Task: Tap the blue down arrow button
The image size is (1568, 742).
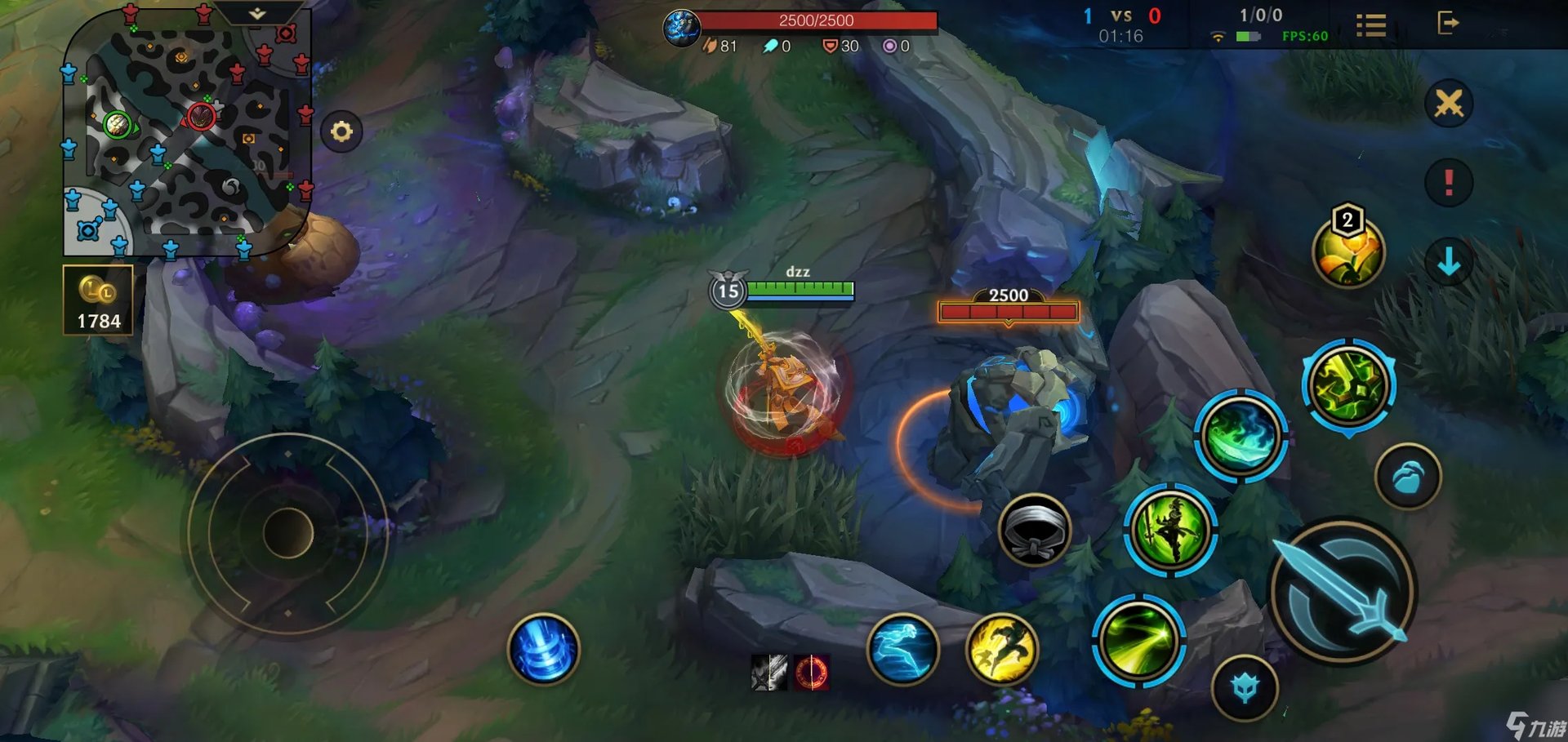Action: 1449,261
